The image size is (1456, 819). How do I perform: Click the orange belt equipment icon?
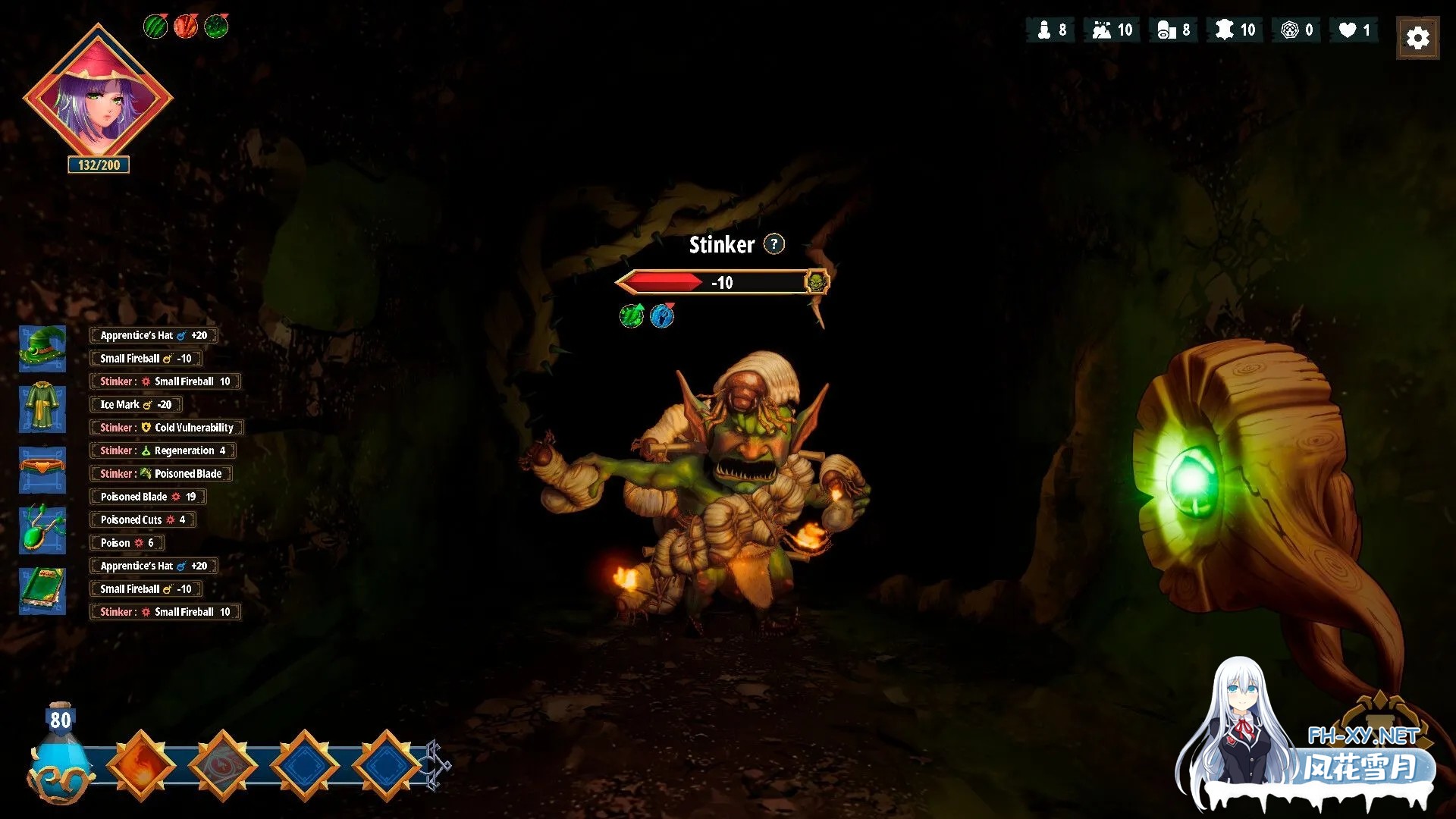tap(42, 469)
